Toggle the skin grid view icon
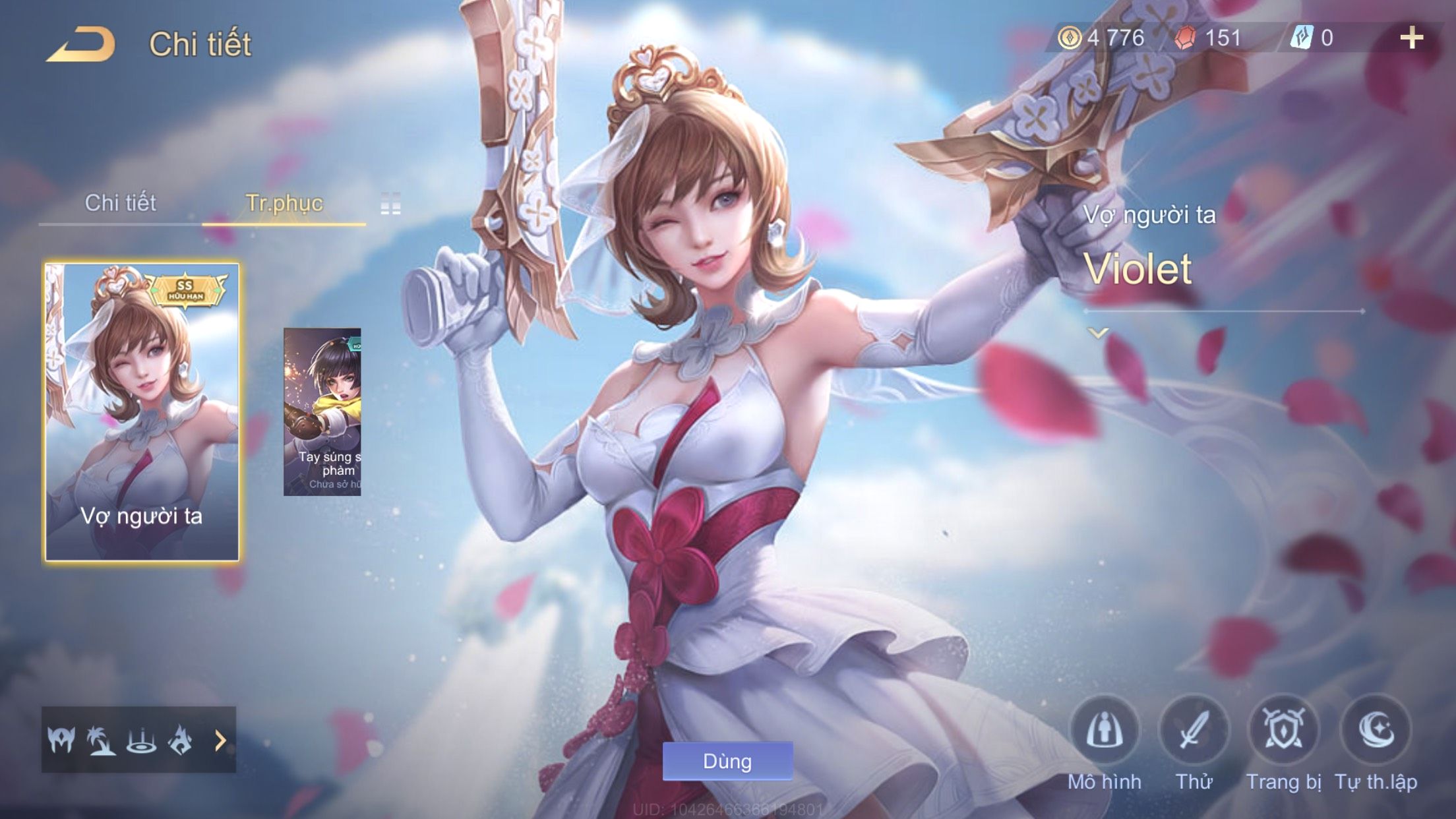This screenshot has width=1456, height=819. pyautogui.click(x=390, y=204)
